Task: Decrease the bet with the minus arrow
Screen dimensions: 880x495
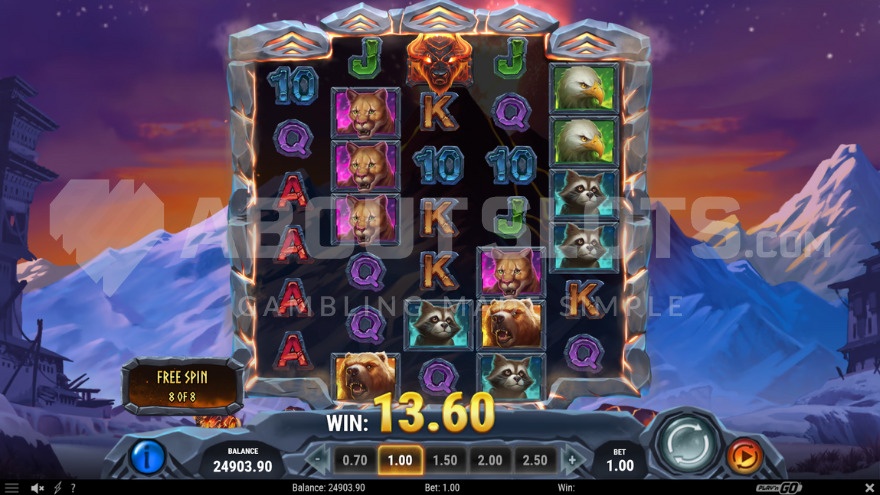Action: pos(318,460)
